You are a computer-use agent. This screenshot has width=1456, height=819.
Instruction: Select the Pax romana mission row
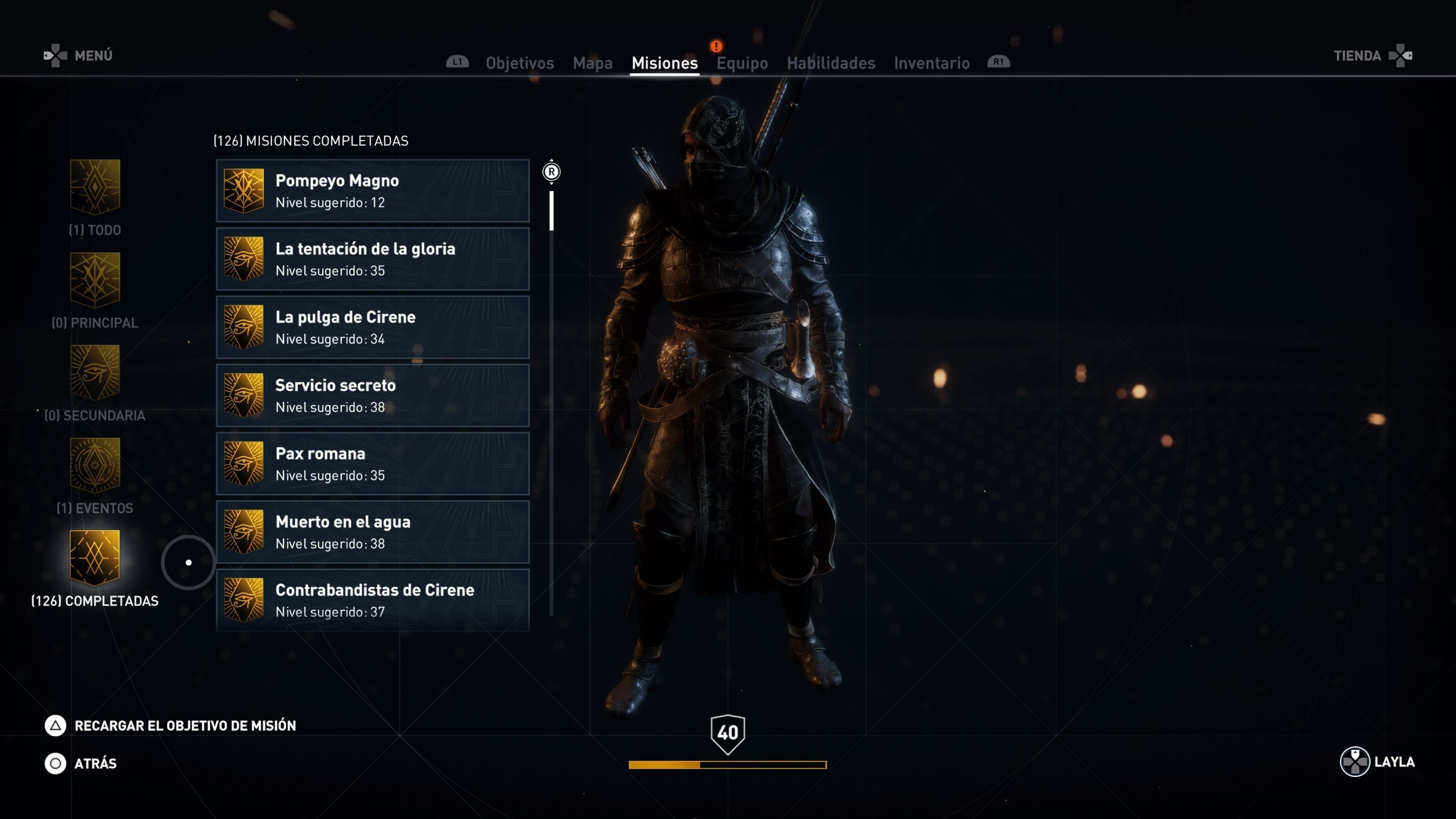click(372, 464)
